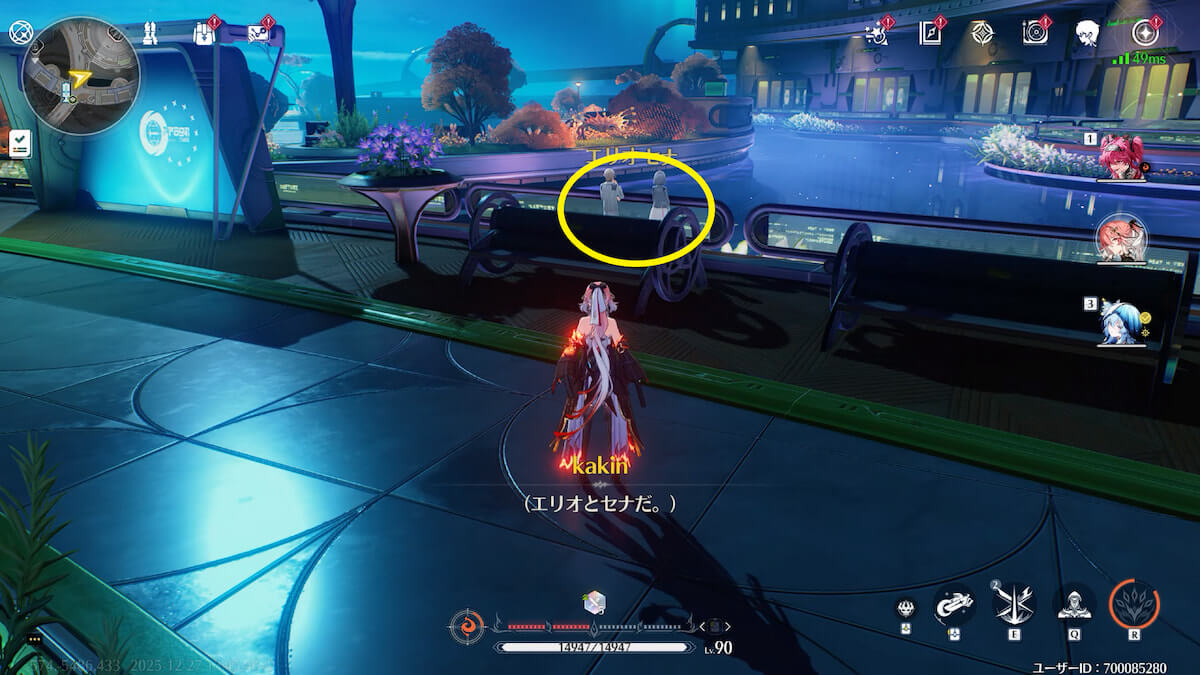The width and height of the screenshot is (1200, 675).
Task: Trigger the orange-ringed ultimate ability
Action: (x=1134, y=603)
